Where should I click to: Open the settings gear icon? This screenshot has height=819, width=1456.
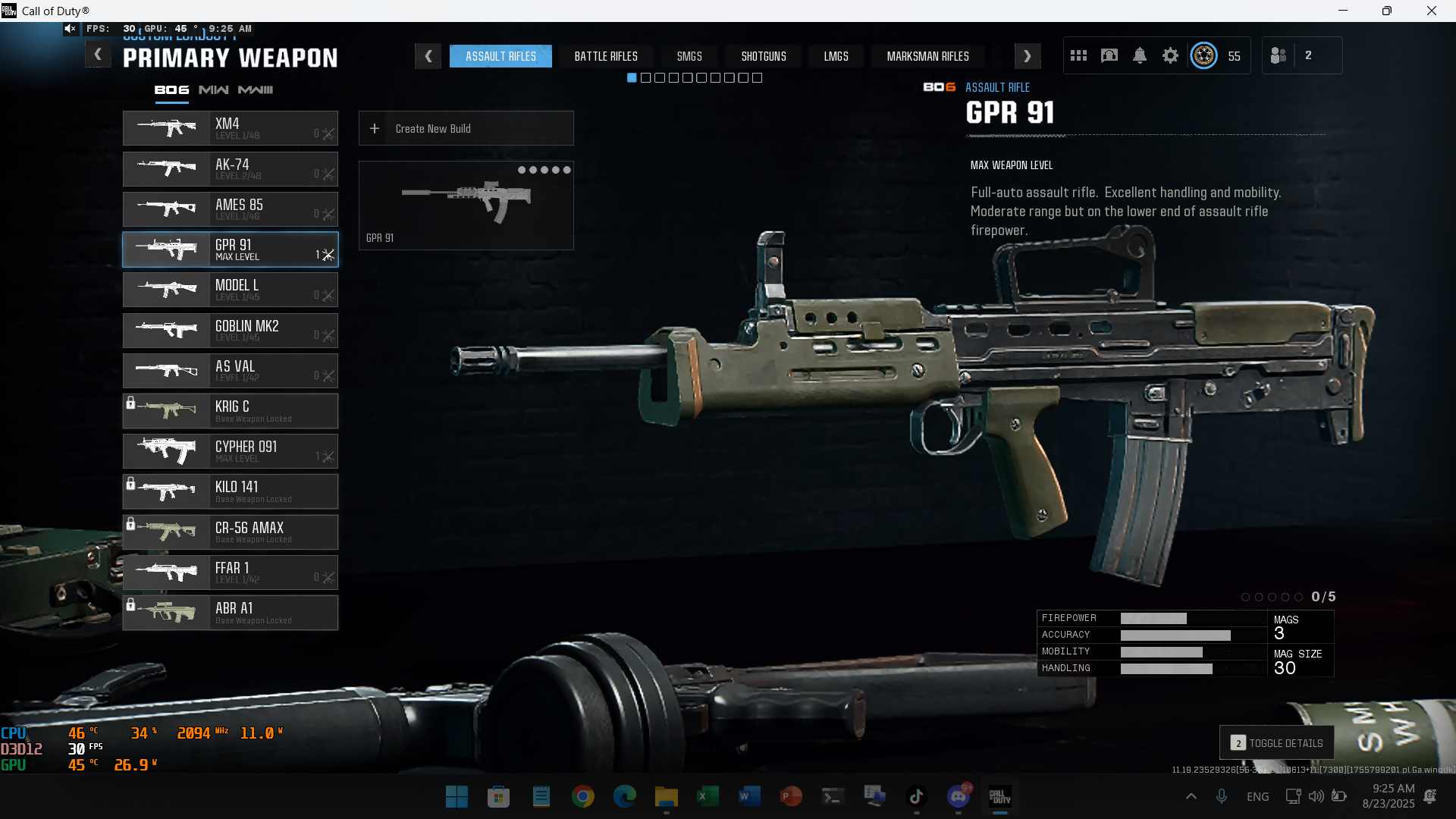tap(1170, 55)
